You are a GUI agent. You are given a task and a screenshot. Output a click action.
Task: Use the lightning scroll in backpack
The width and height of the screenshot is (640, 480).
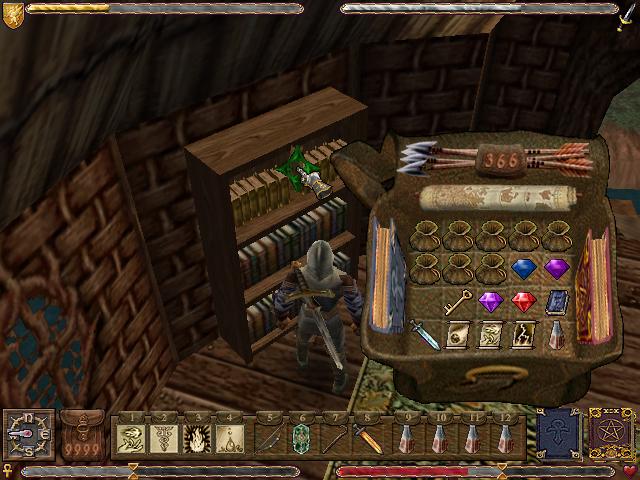click(522, 334)
